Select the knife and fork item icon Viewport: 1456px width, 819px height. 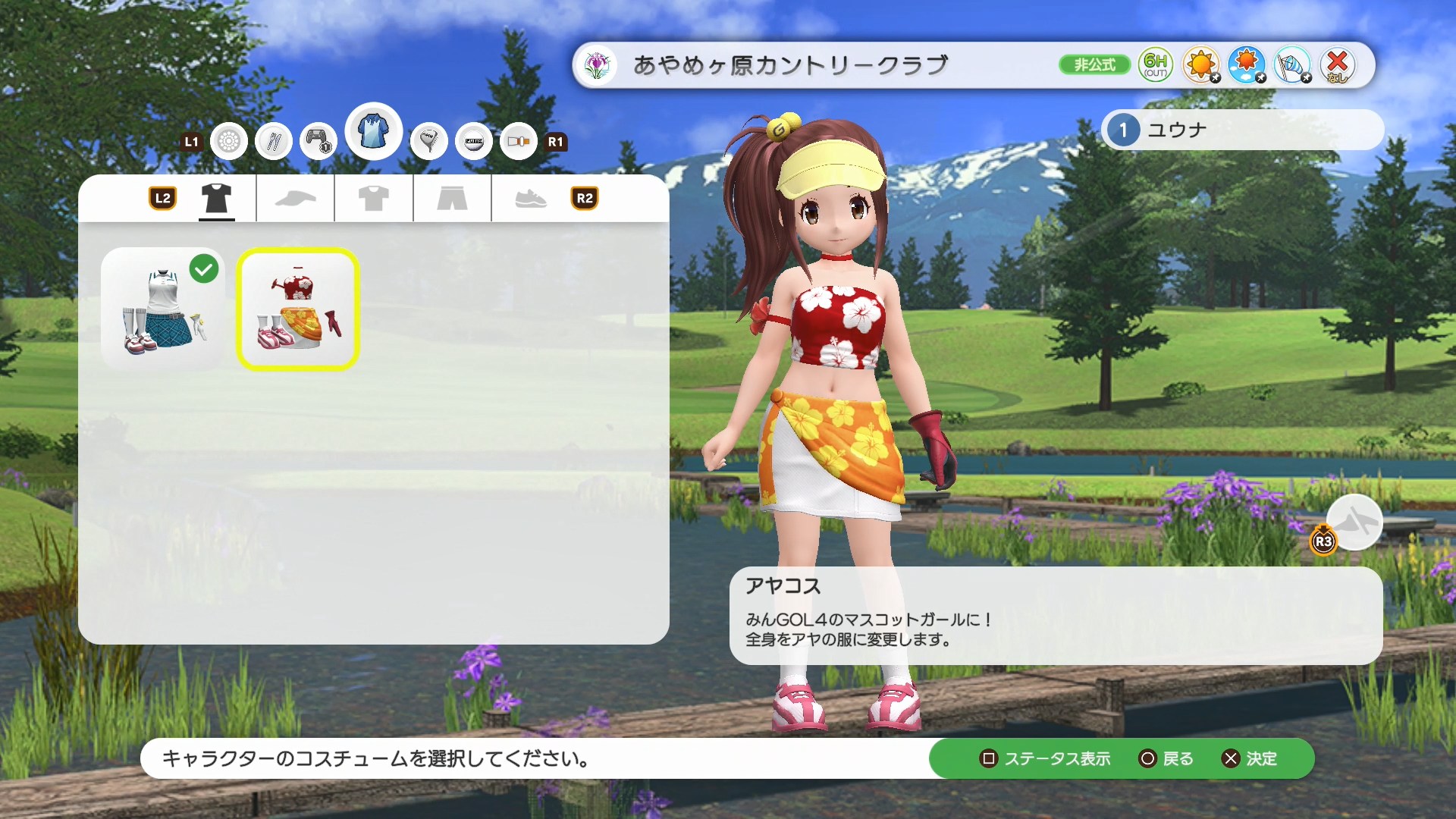point(273,141)
